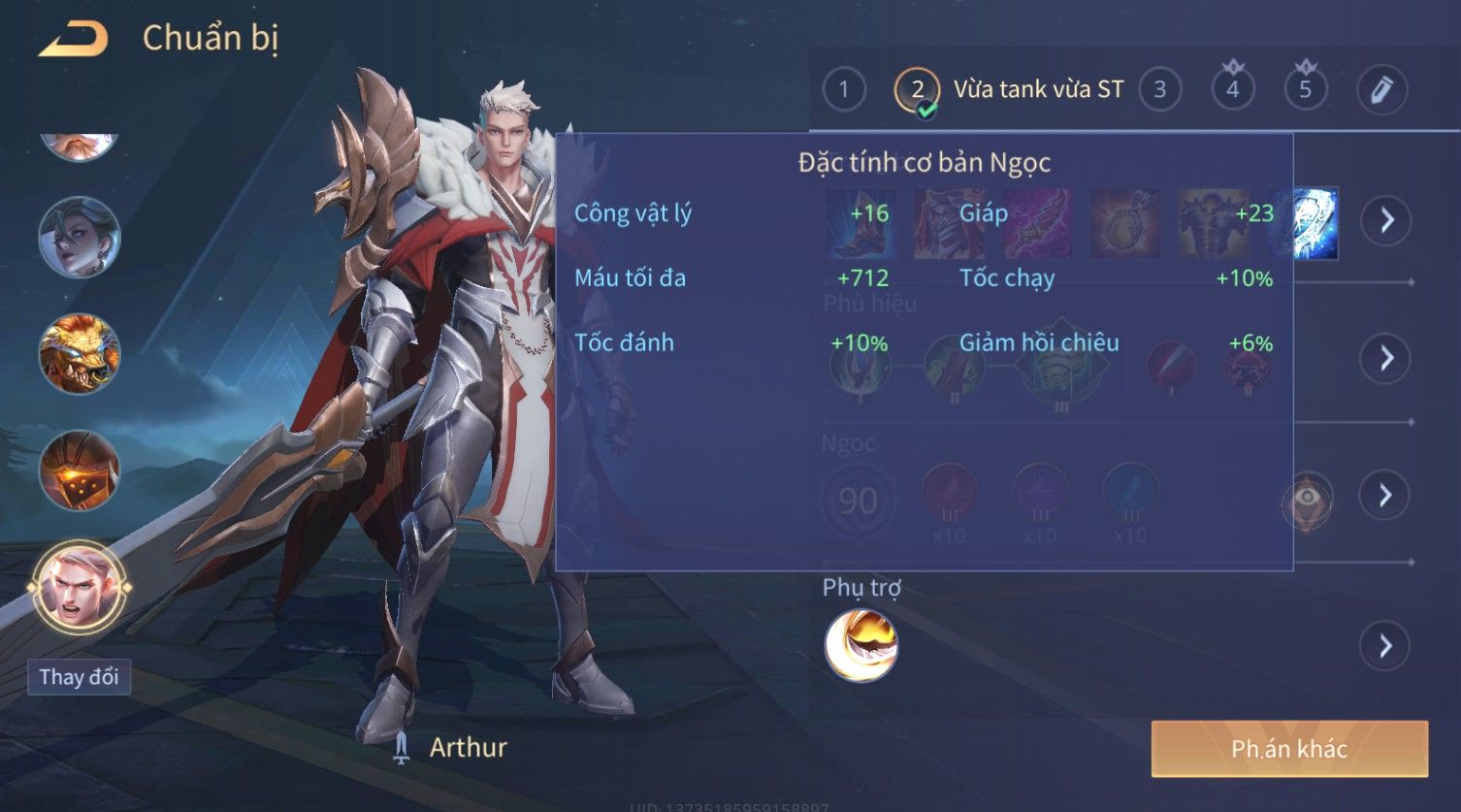Open the Phù hiệu badge details arrow
Viewport: 1461px width, 812px height.
pos(1385,358)
